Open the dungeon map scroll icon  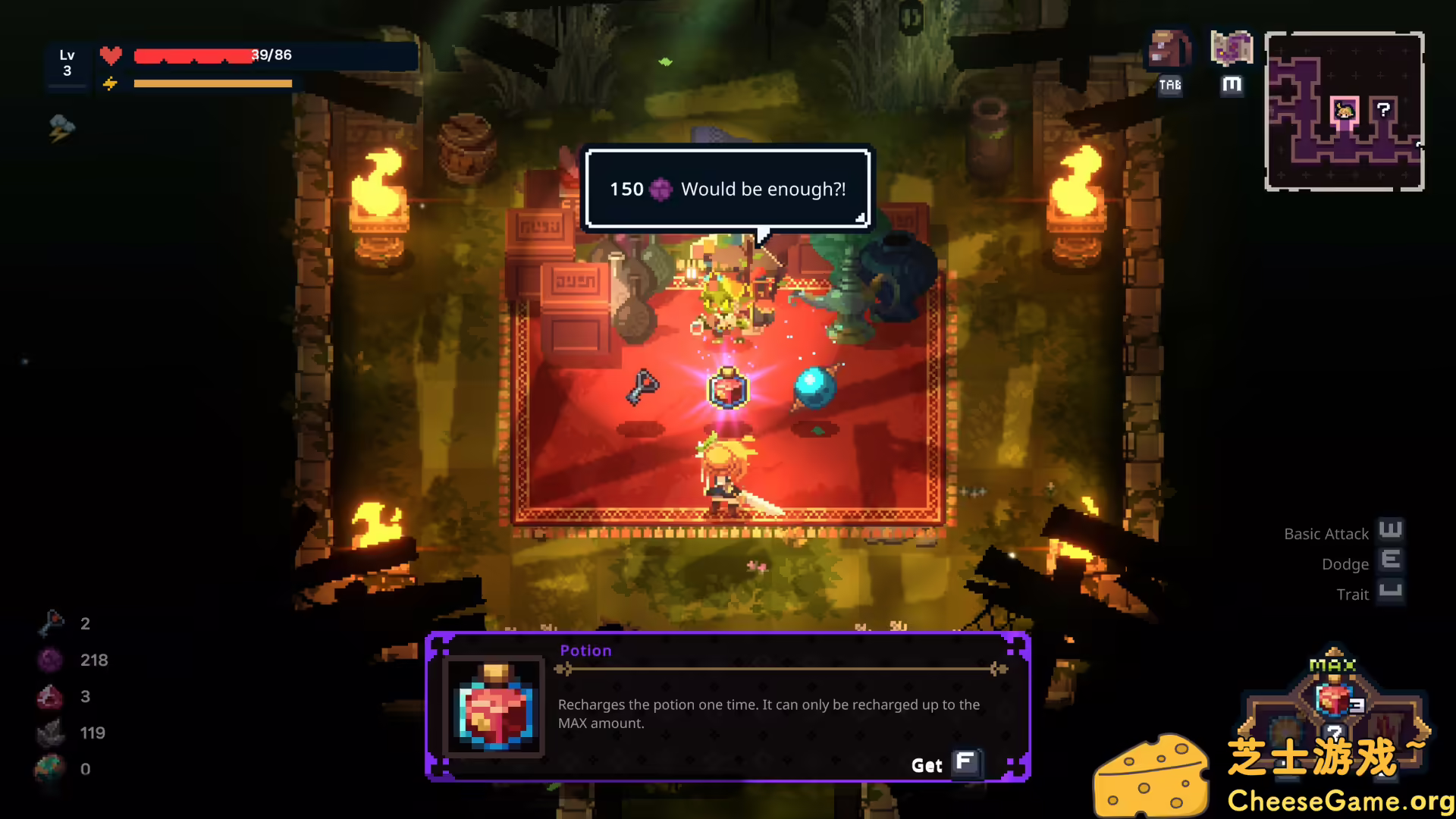1232,49
